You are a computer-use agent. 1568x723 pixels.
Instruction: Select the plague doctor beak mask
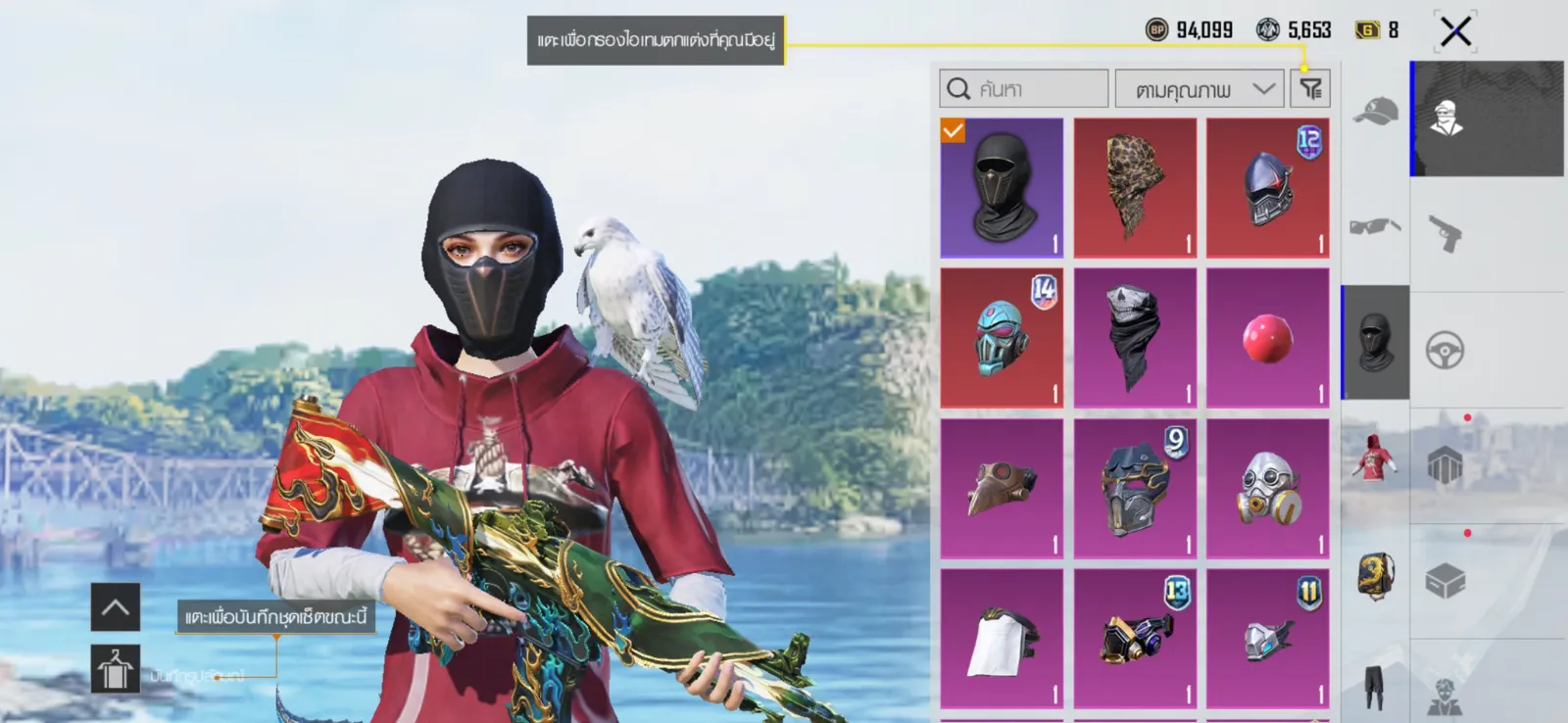1002,488
